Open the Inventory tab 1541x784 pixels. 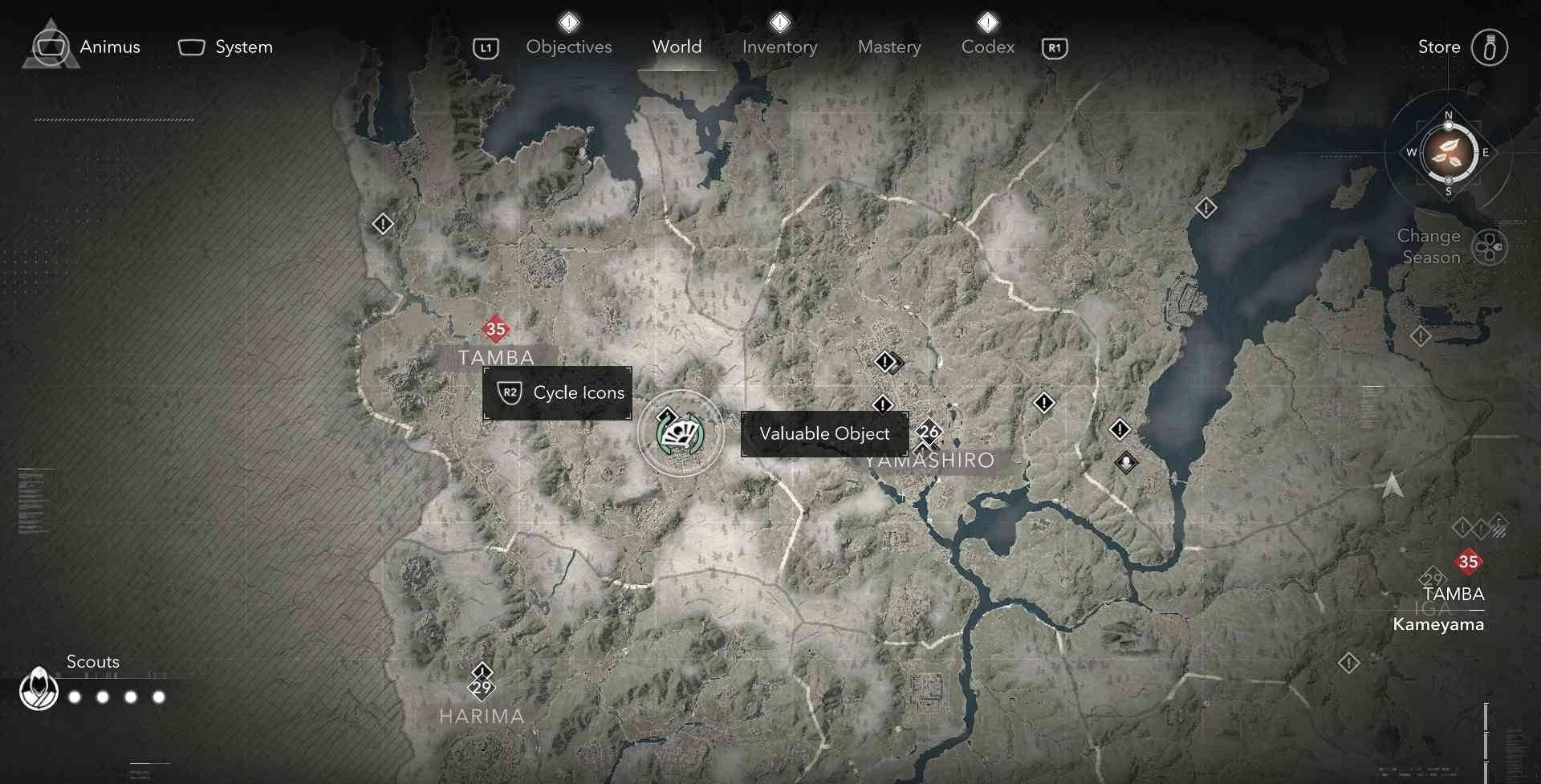click(x=779, y=47)
